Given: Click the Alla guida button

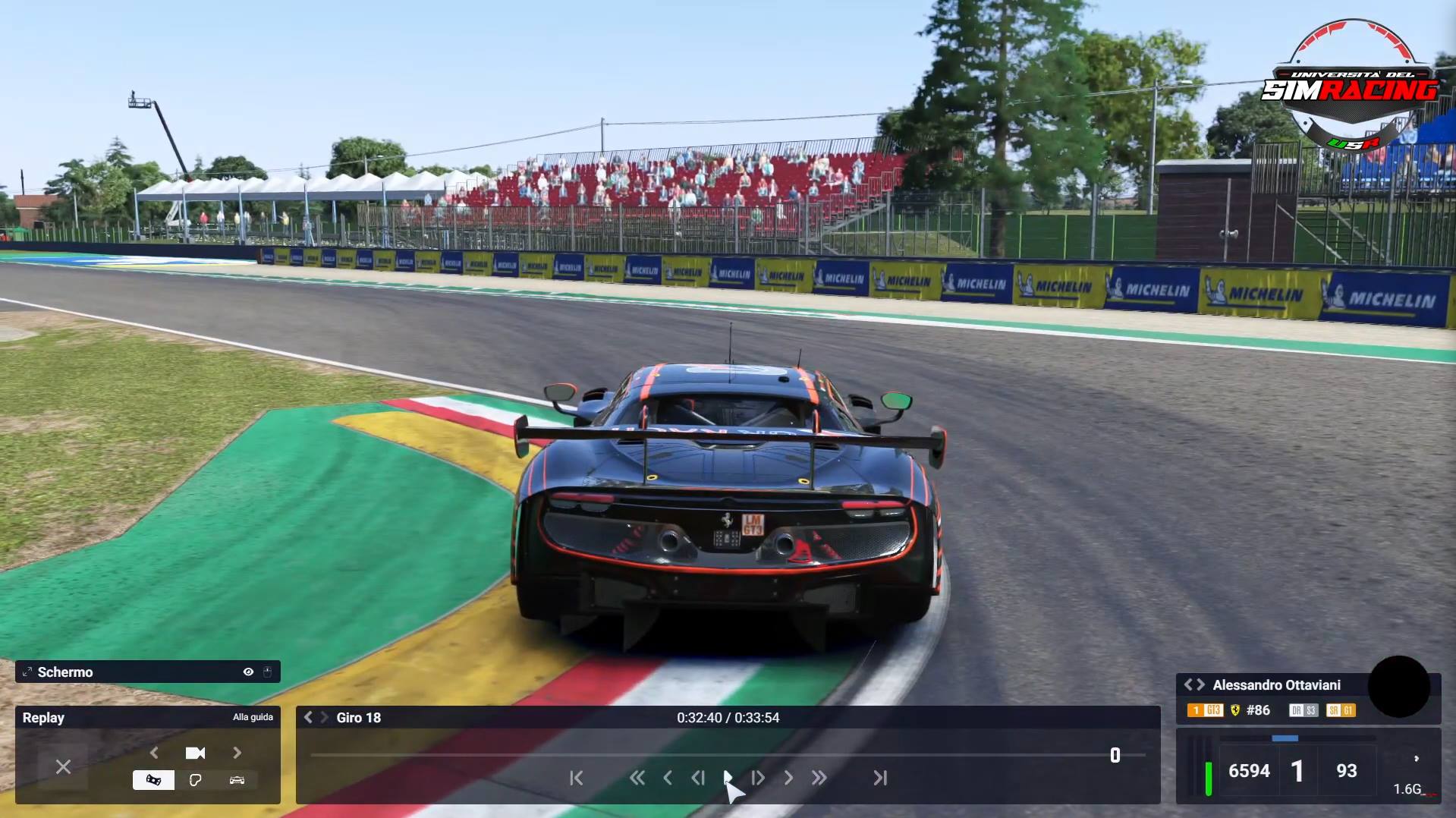Looking at the screenshot, I should coord(253,717).
